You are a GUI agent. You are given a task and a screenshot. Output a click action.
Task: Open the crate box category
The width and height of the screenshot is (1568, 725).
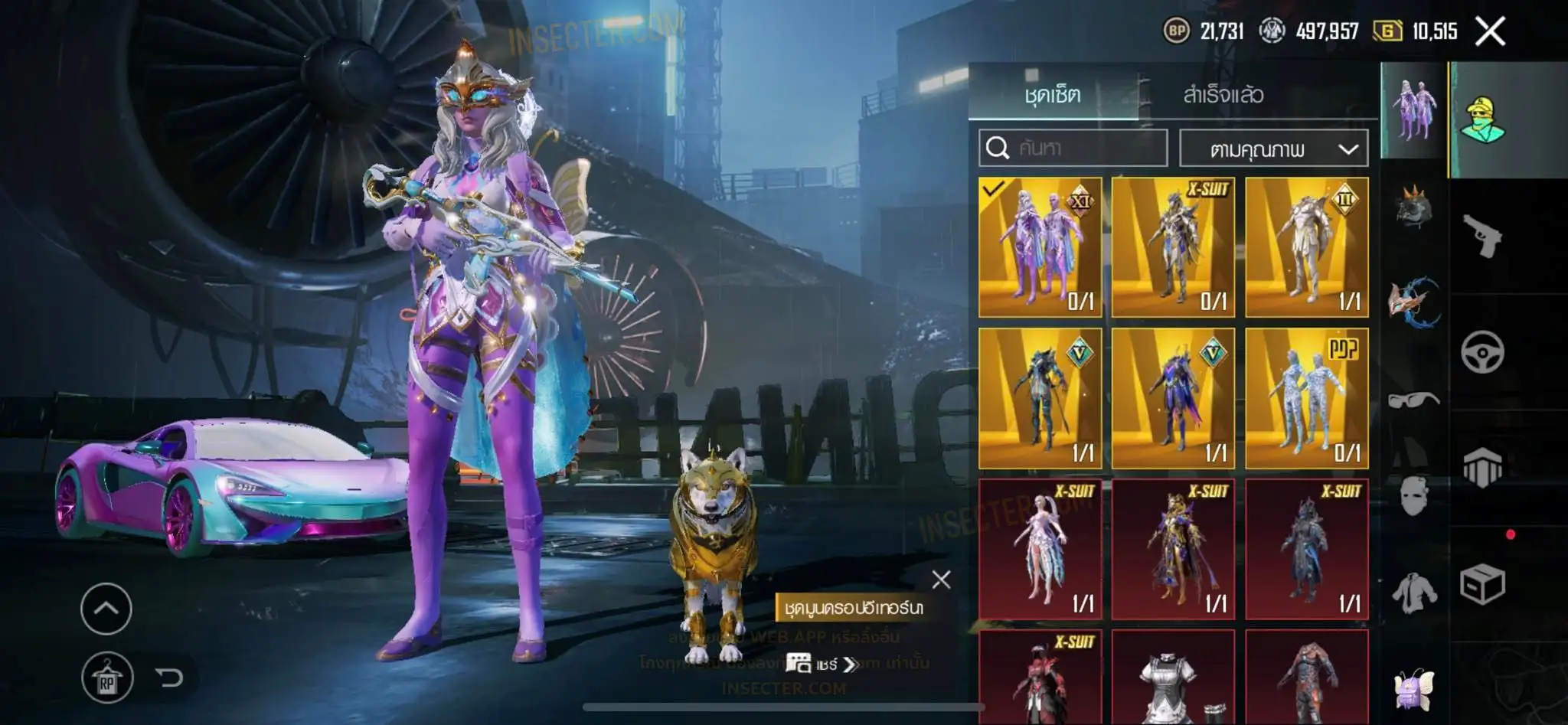pos(1483,585)
